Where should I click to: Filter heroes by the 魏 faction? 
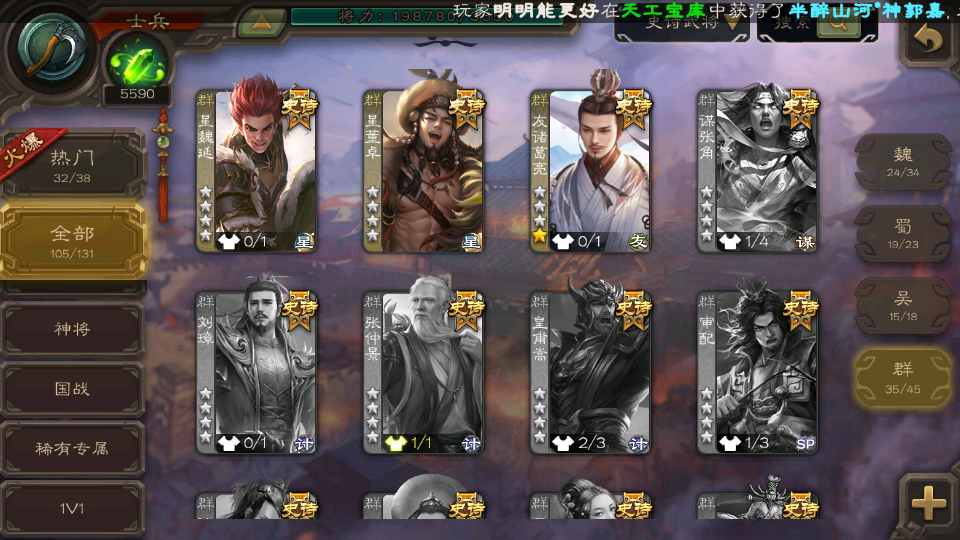pyautogui.click(x=902, y=161)
